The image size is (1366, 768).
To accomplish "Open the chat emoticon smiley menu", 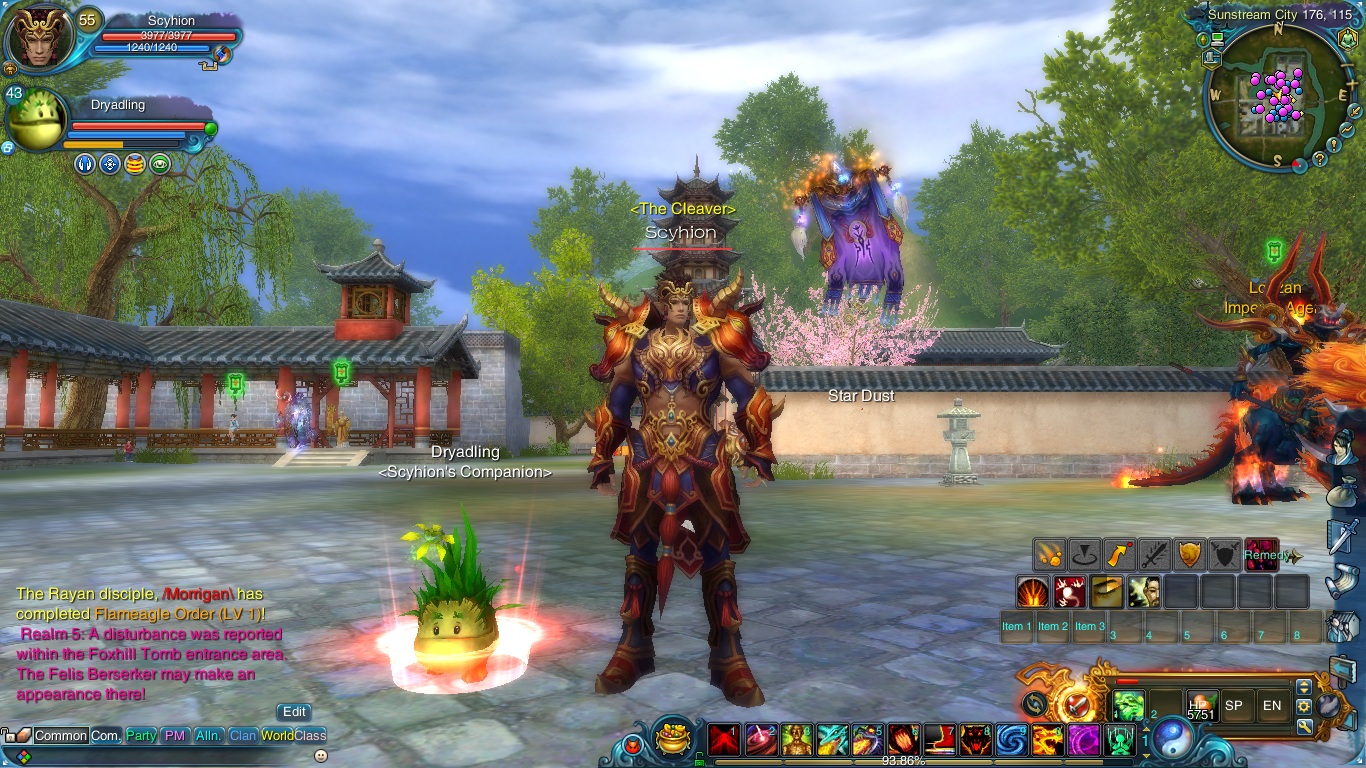I will point(320,755).
